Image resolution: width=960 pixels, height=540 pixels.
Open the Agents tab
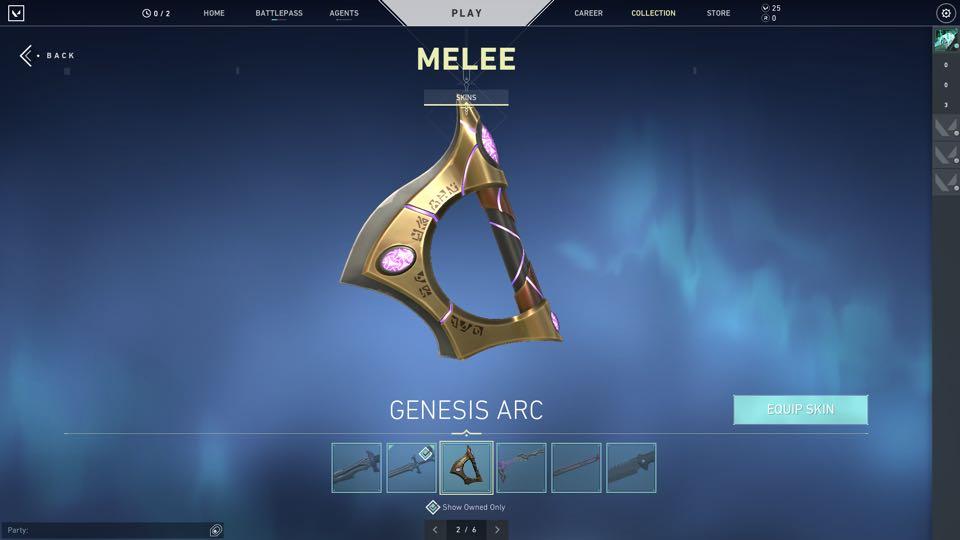[344, 13]
